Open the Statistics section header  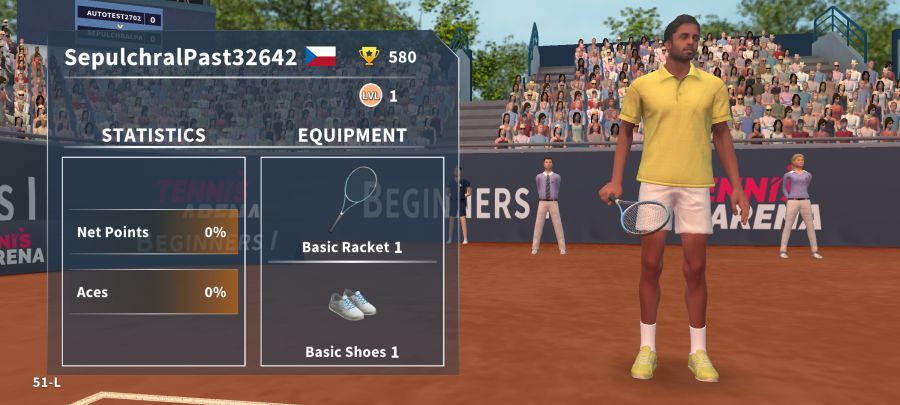click(154, 135)
